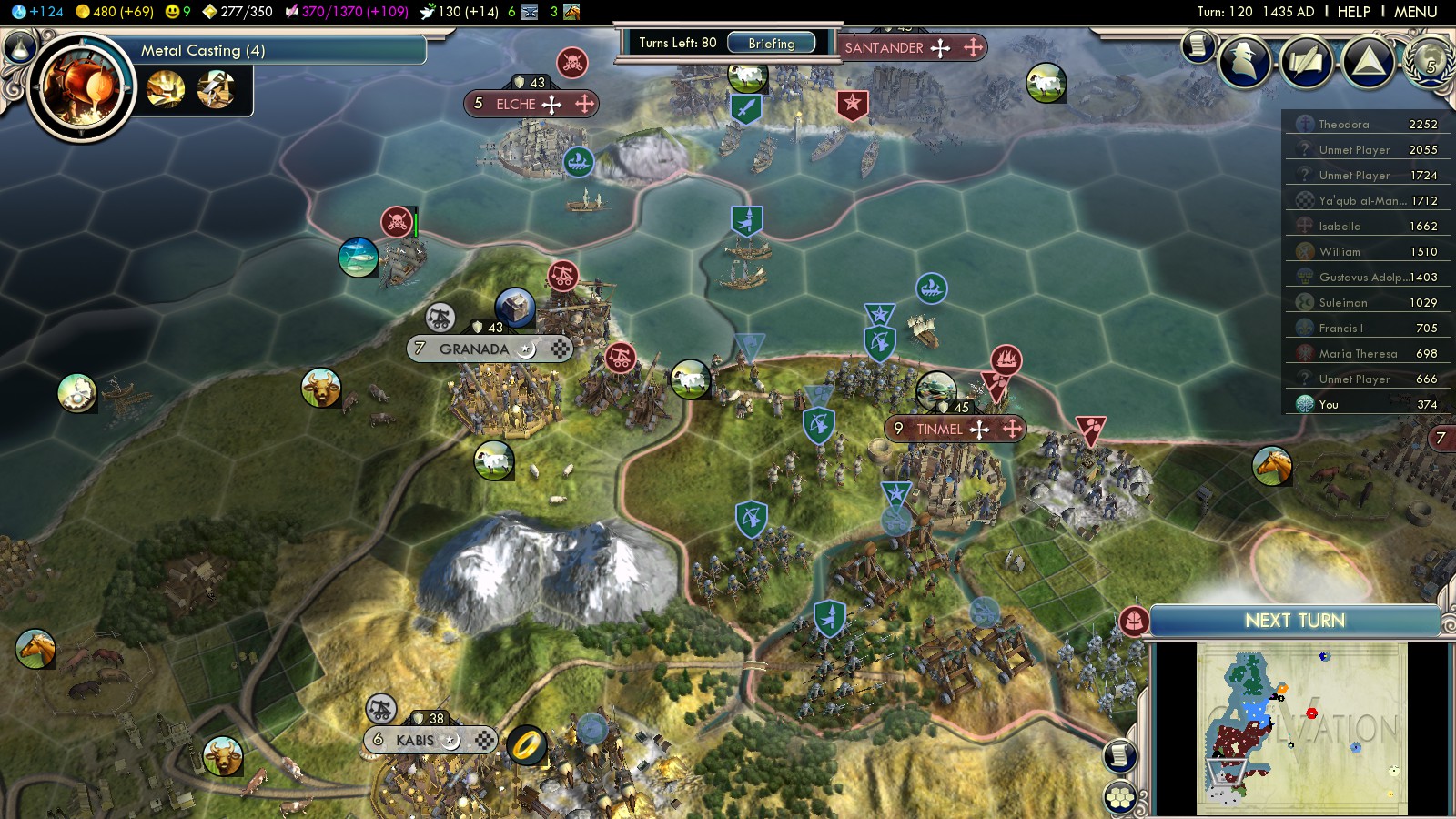Click the white pyramid icon button
Viewport: 1456px width, 819px height.
pyautogui.click(x=1368, y=62)
